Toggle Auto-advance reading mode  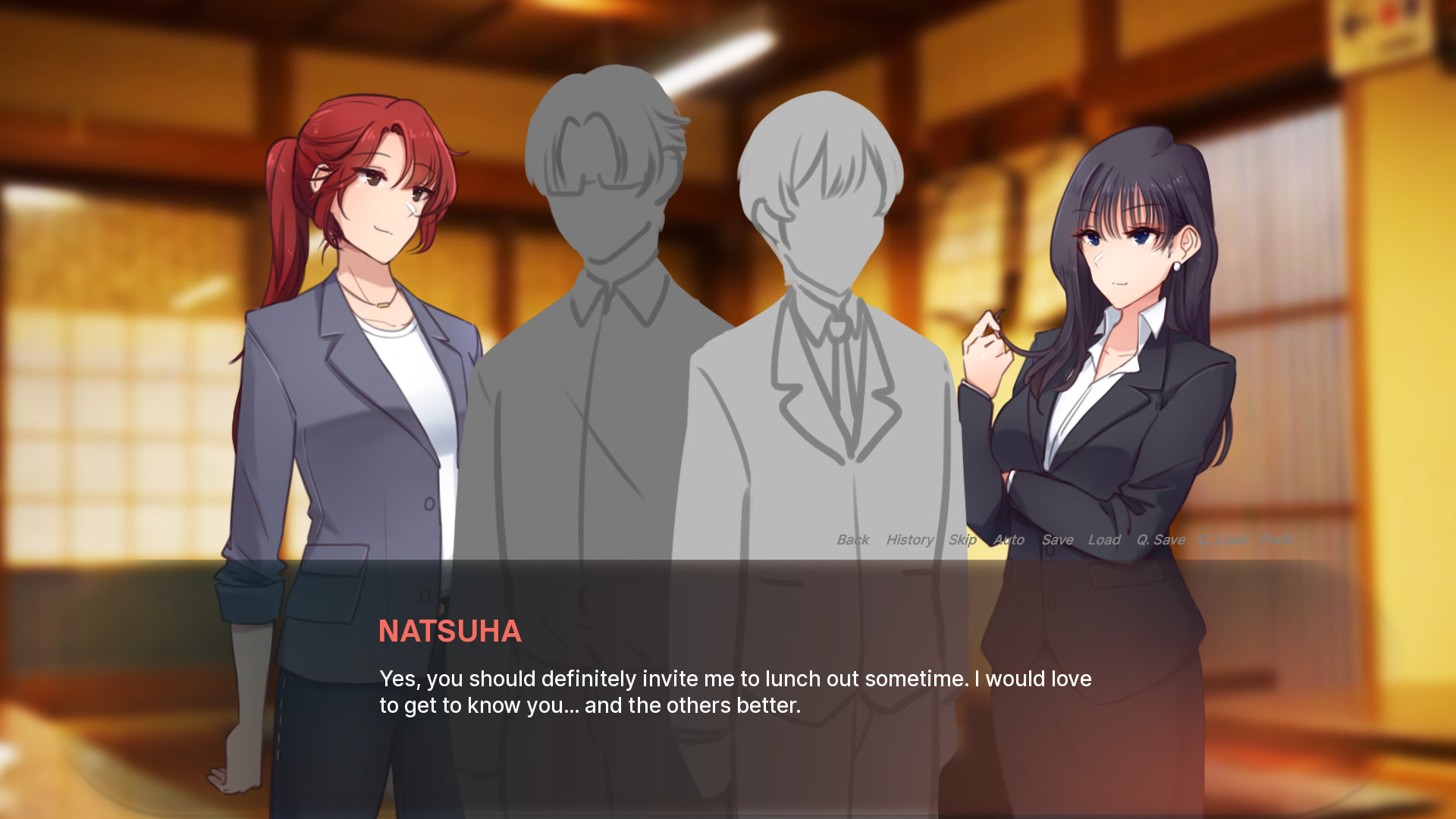pos(1009,540)
